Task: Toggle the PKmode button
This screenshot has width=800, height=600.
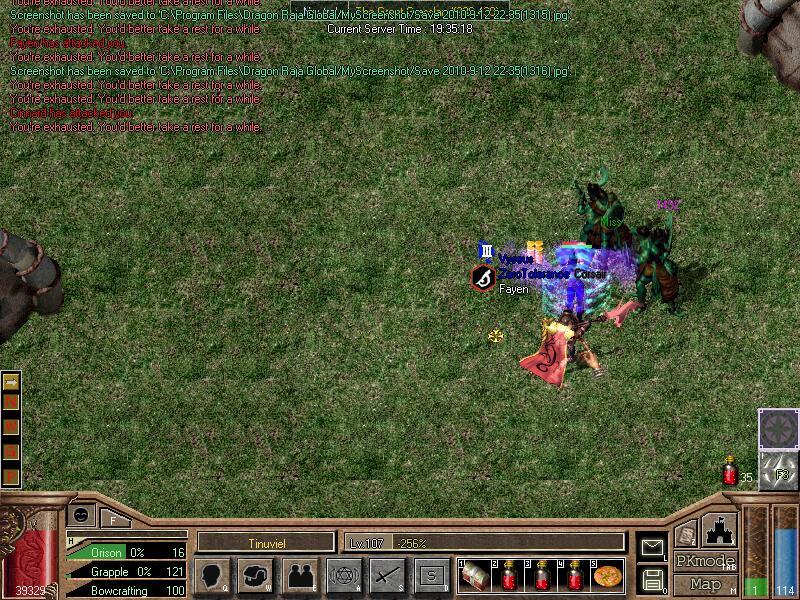Action: pos(705,561)
